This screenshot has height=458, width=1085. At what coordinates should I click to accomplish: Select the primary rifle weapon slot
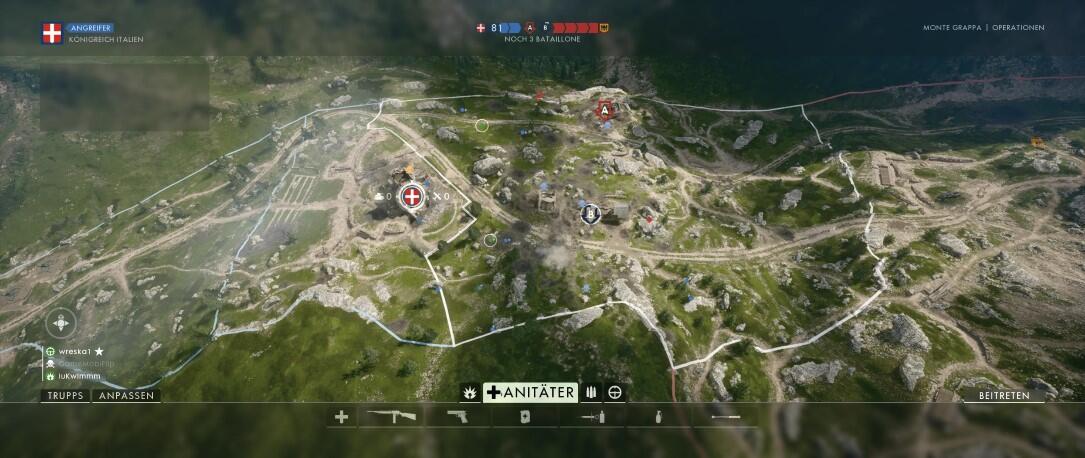tap(394, 416)
